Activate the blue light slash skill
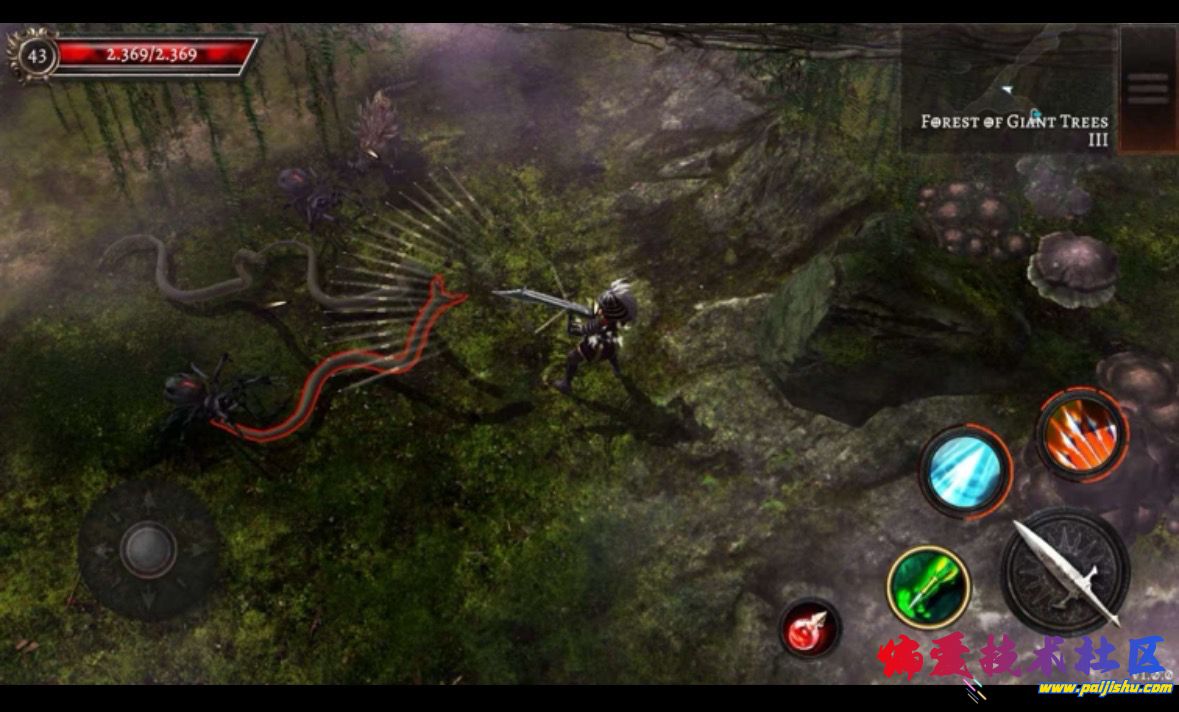Image resolution: width=1179 pixels, height=712 pixels. coord(964,471)
